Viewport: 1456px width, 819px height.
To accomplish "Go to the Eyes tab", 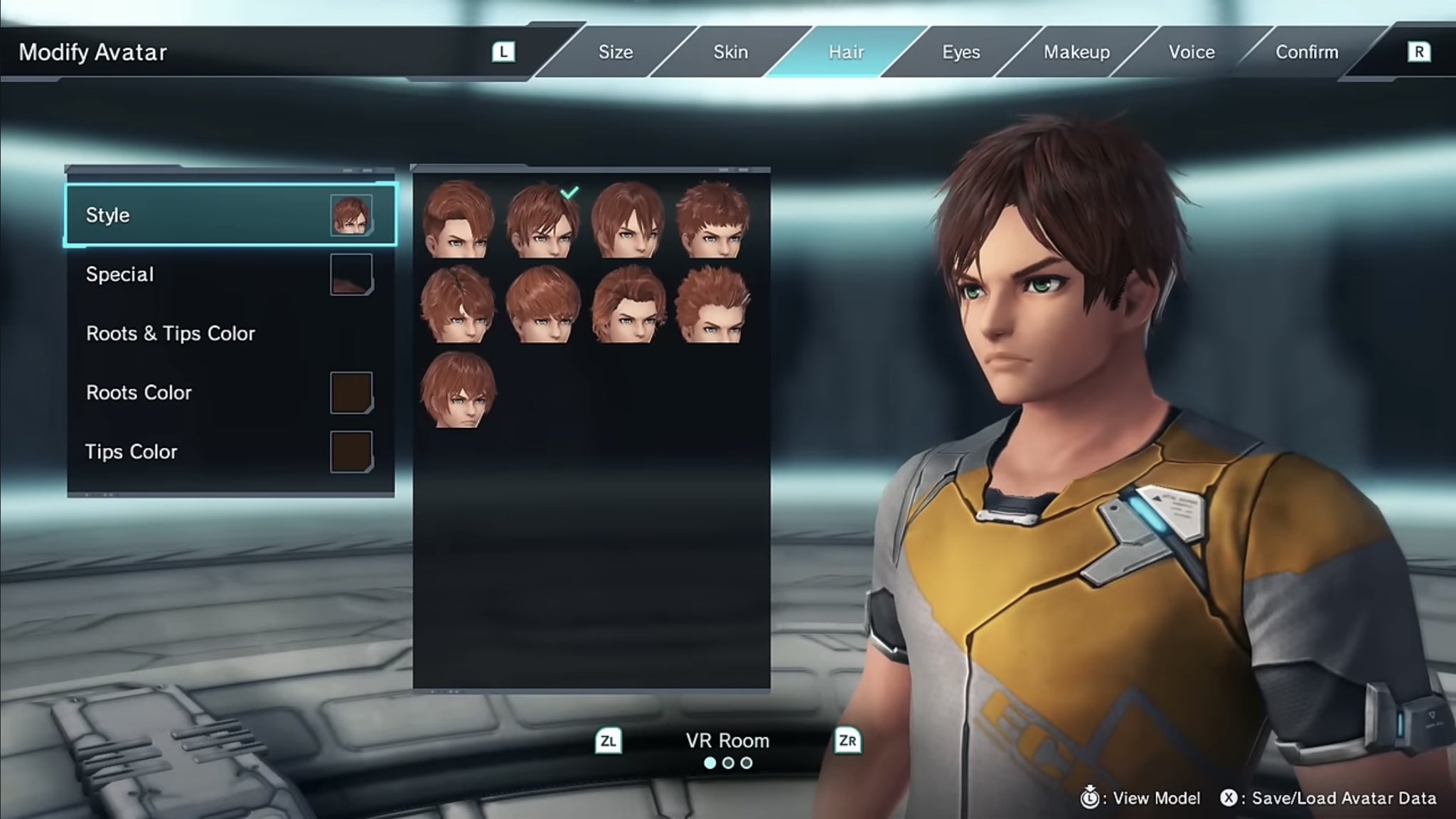I will click(960, 52).
